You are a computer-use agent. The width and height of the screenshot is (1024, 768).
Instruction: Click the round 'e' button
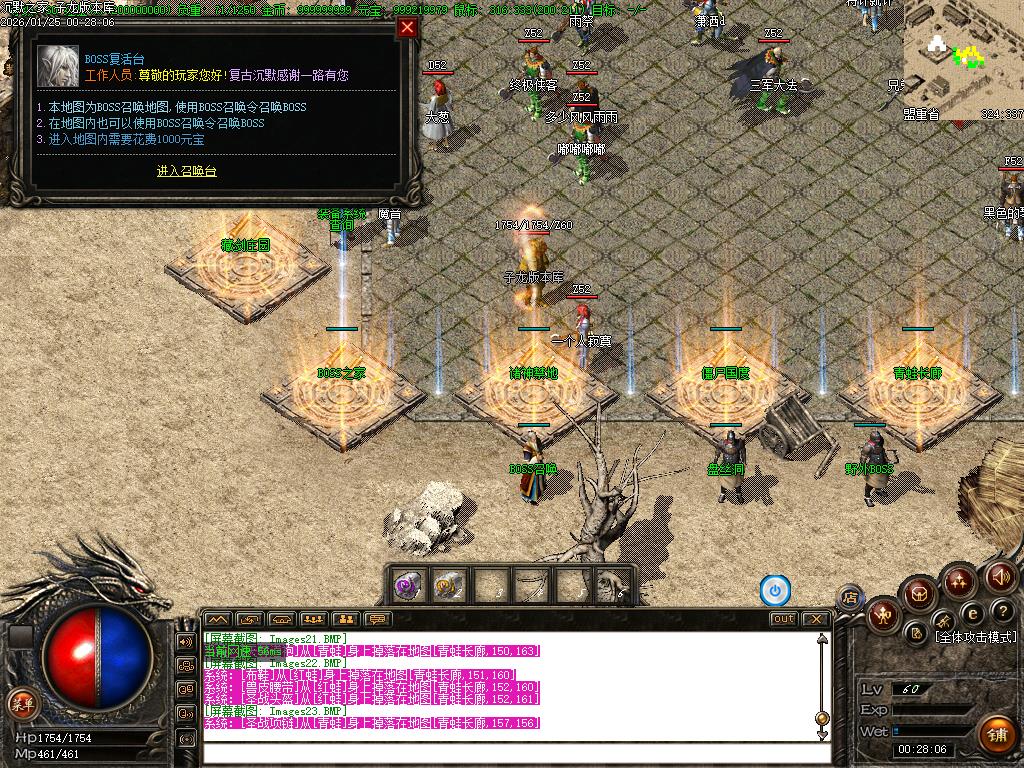(970, 613)
